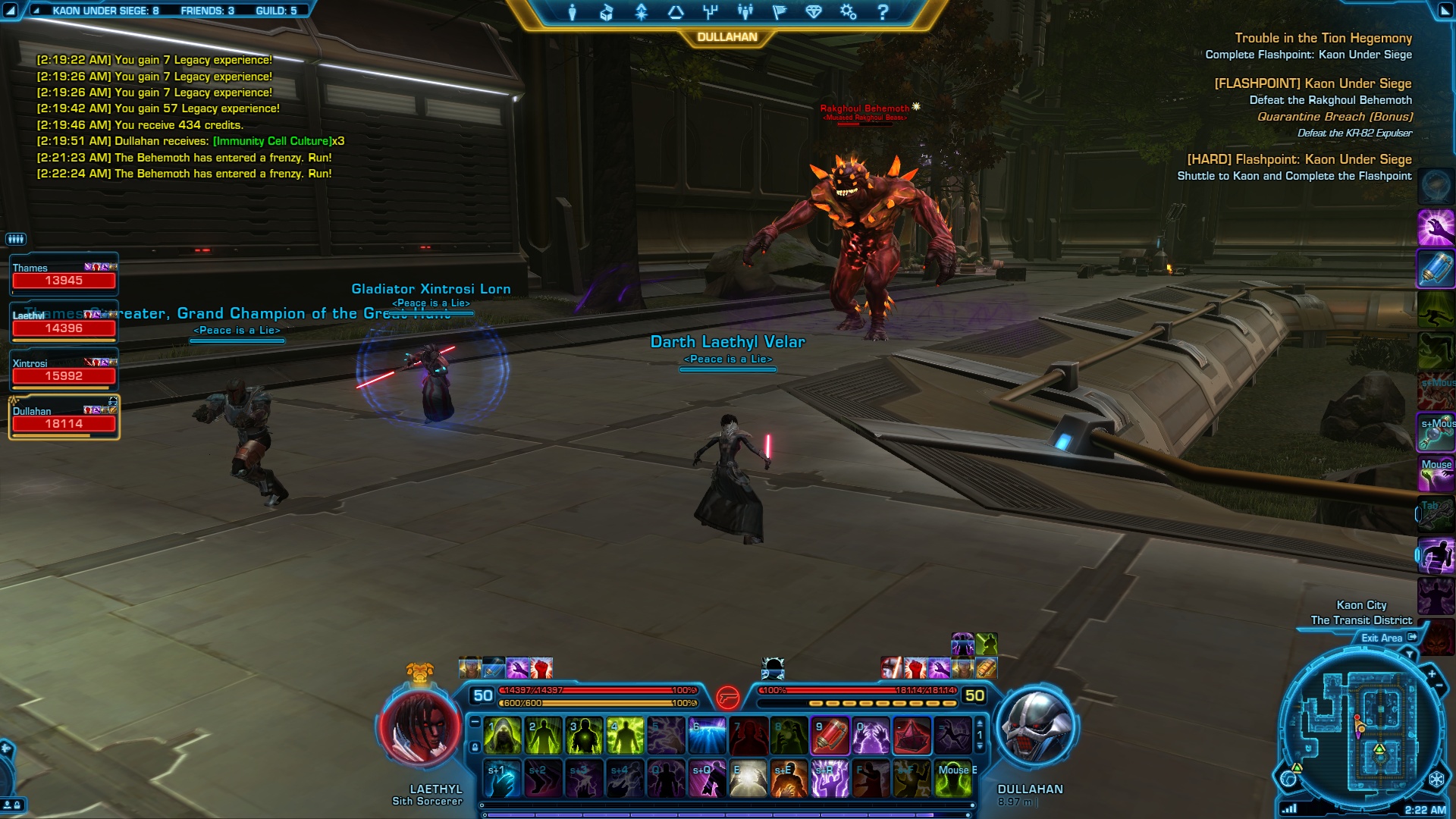Open the minimap filter funnel

coord(1410,654)
